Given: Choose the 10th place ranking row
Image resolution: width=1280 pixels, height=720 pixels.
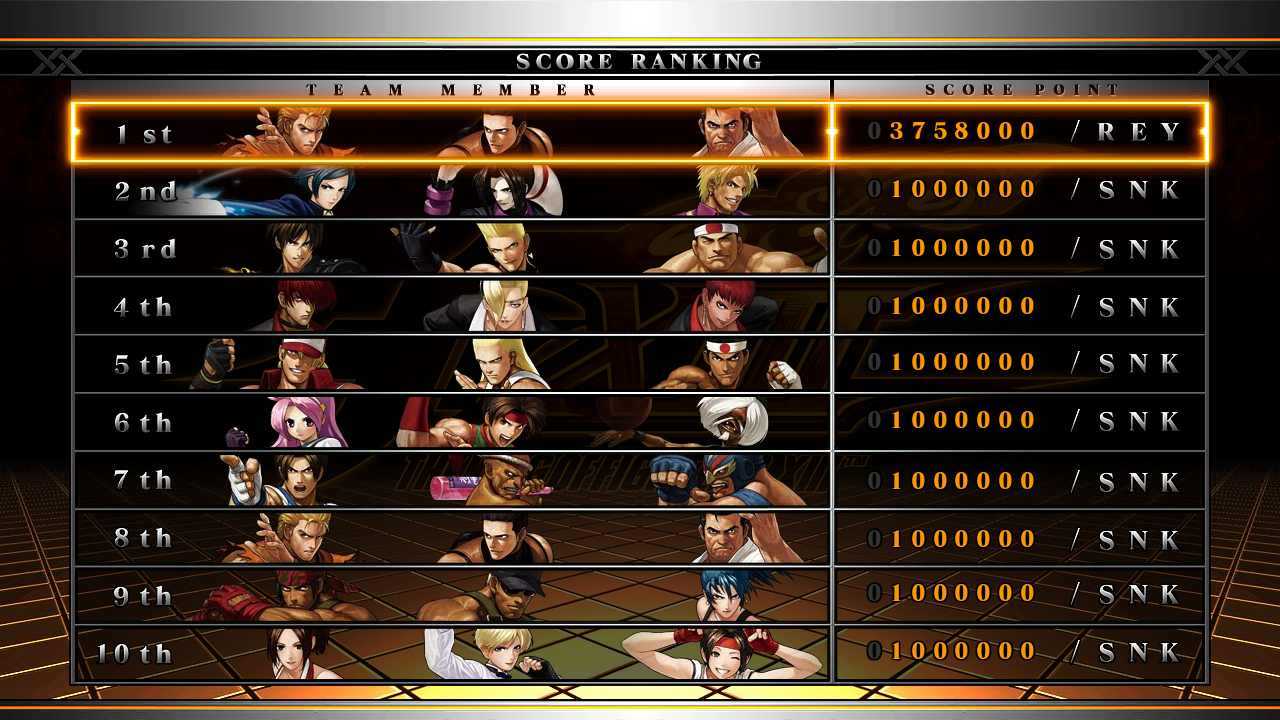Looking at the screenshot, I should [640, 653].
